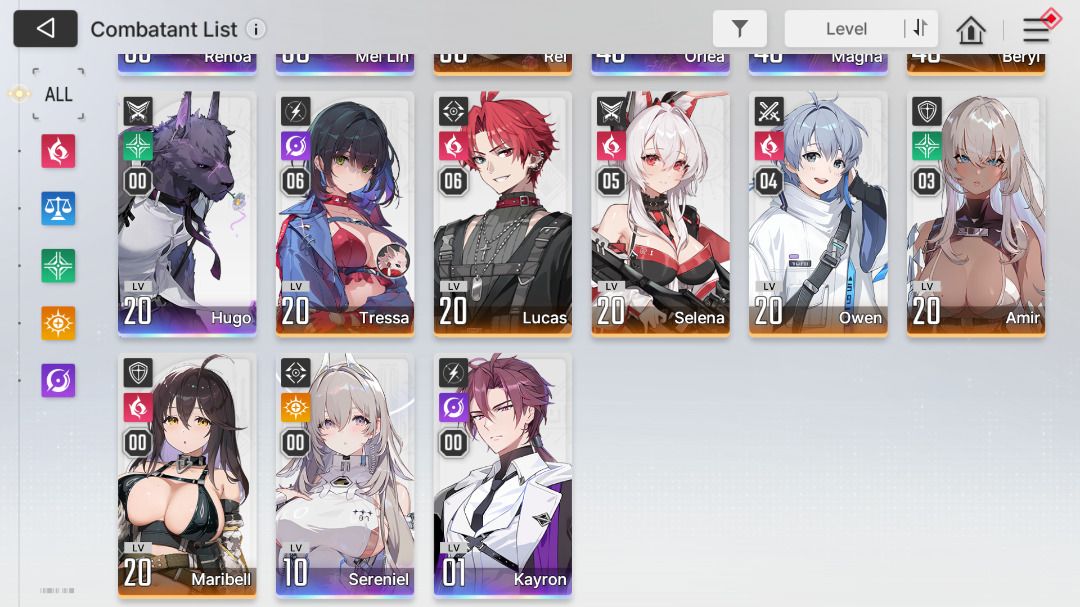Filter by the red flame attribute
The width and height of the screenshot is (1080, 607).
click(x=58, y=151)
